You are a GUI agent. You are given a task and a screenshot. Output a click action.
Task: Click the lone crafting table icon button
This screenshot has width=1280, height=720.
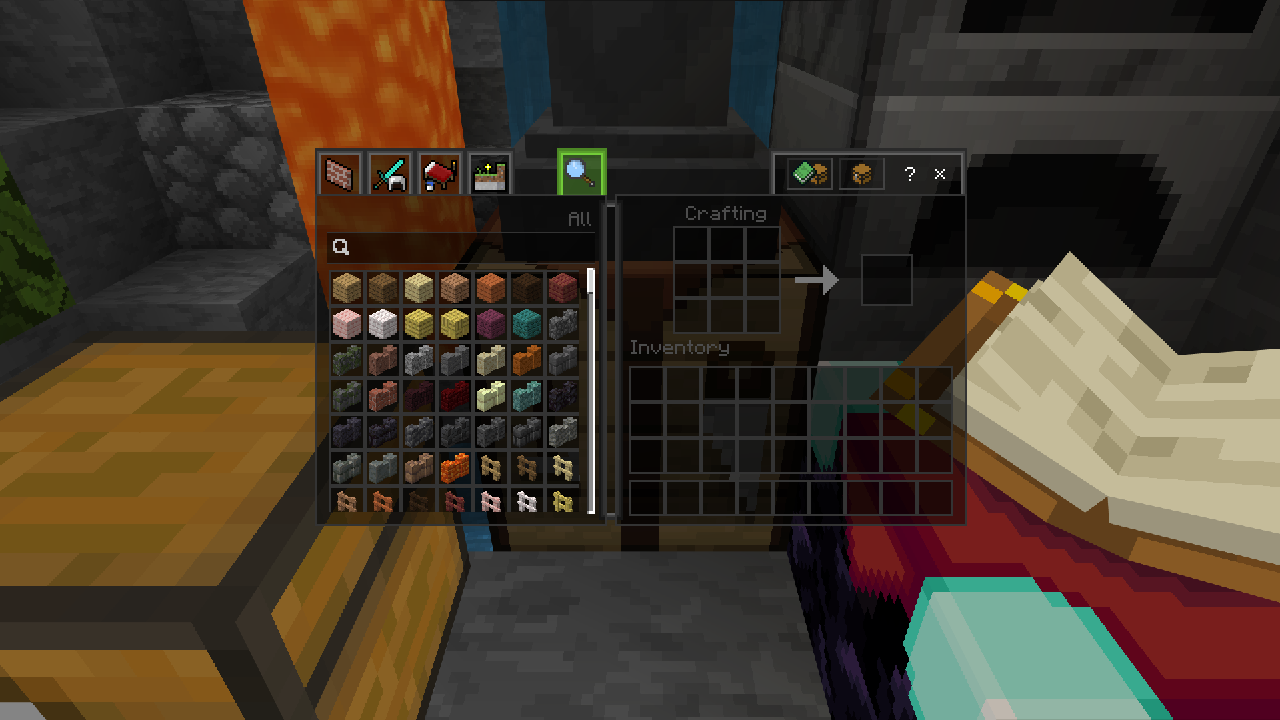pos(861,174)
